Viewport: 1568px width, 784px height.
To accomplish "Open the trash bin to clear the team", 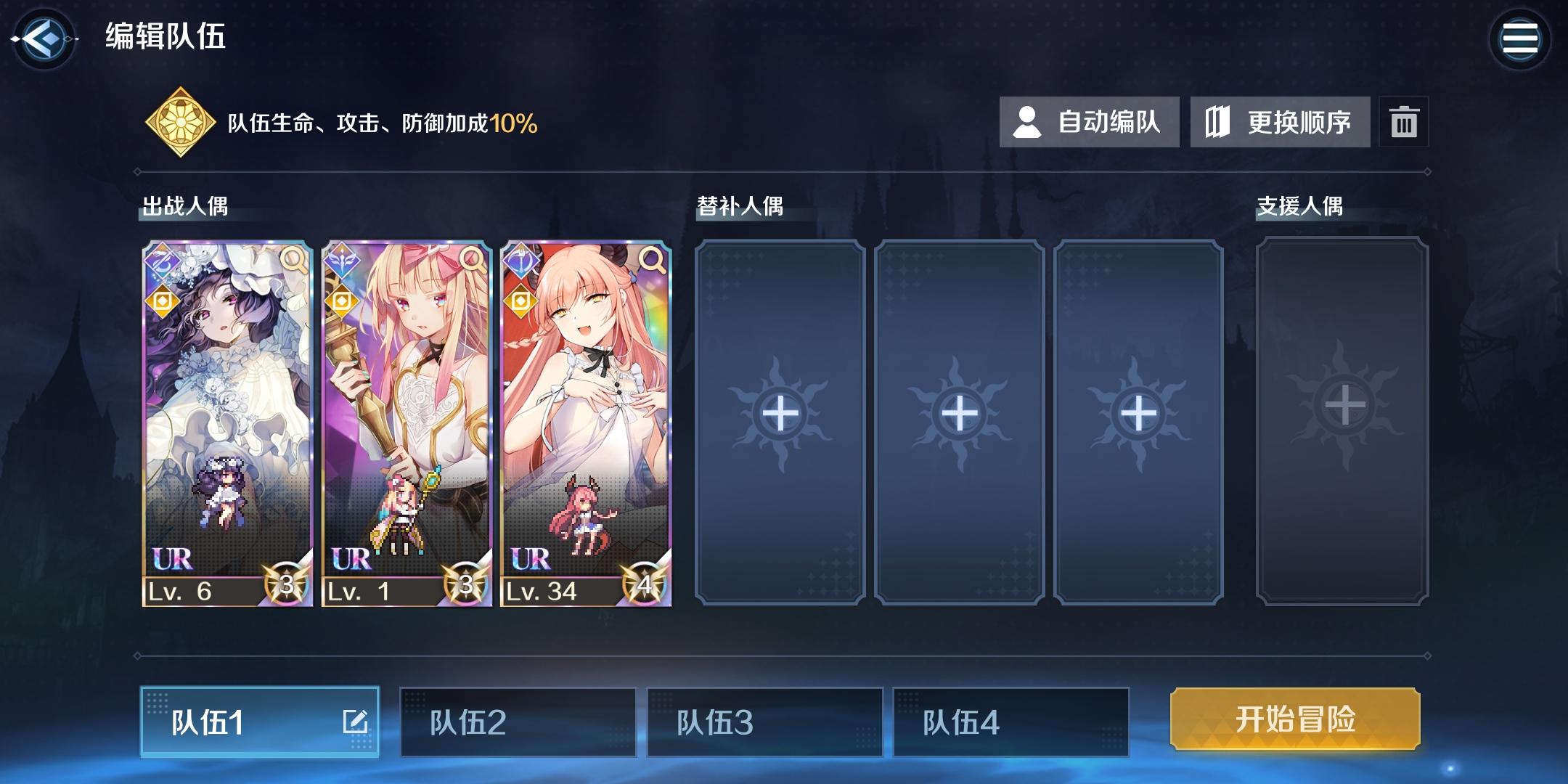I will [x=1405, y=122].
